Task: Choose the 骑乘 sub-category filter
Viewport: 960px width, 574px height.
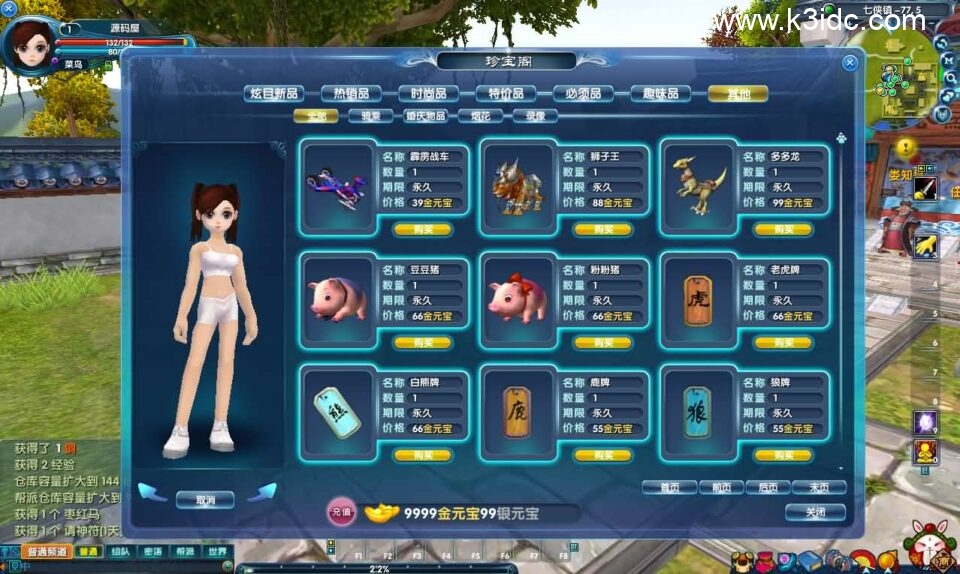Action: pyautogui.click(x=370, y=116)
